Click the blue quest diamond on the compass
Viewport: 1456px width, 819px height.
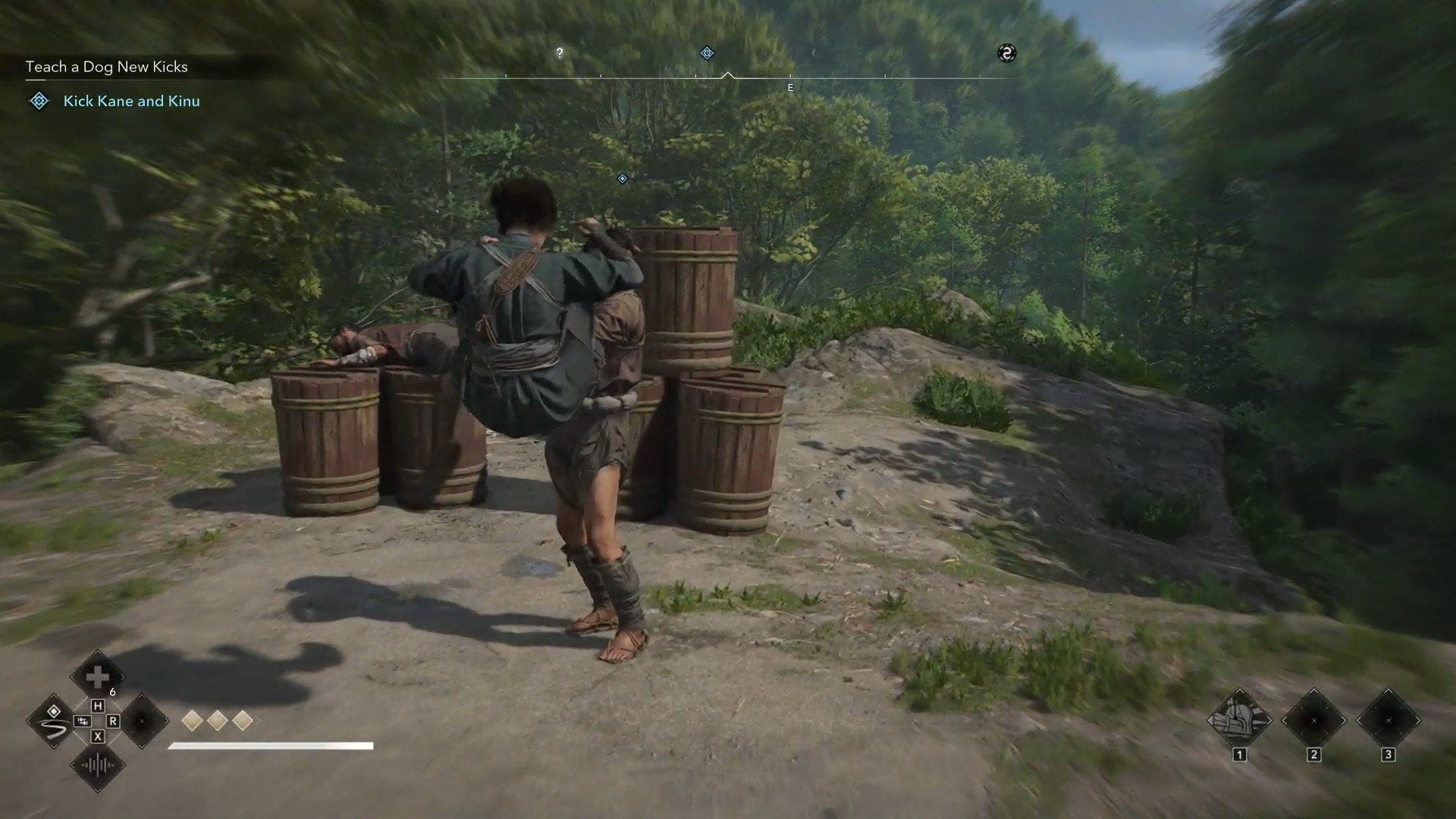click(707, 53)
